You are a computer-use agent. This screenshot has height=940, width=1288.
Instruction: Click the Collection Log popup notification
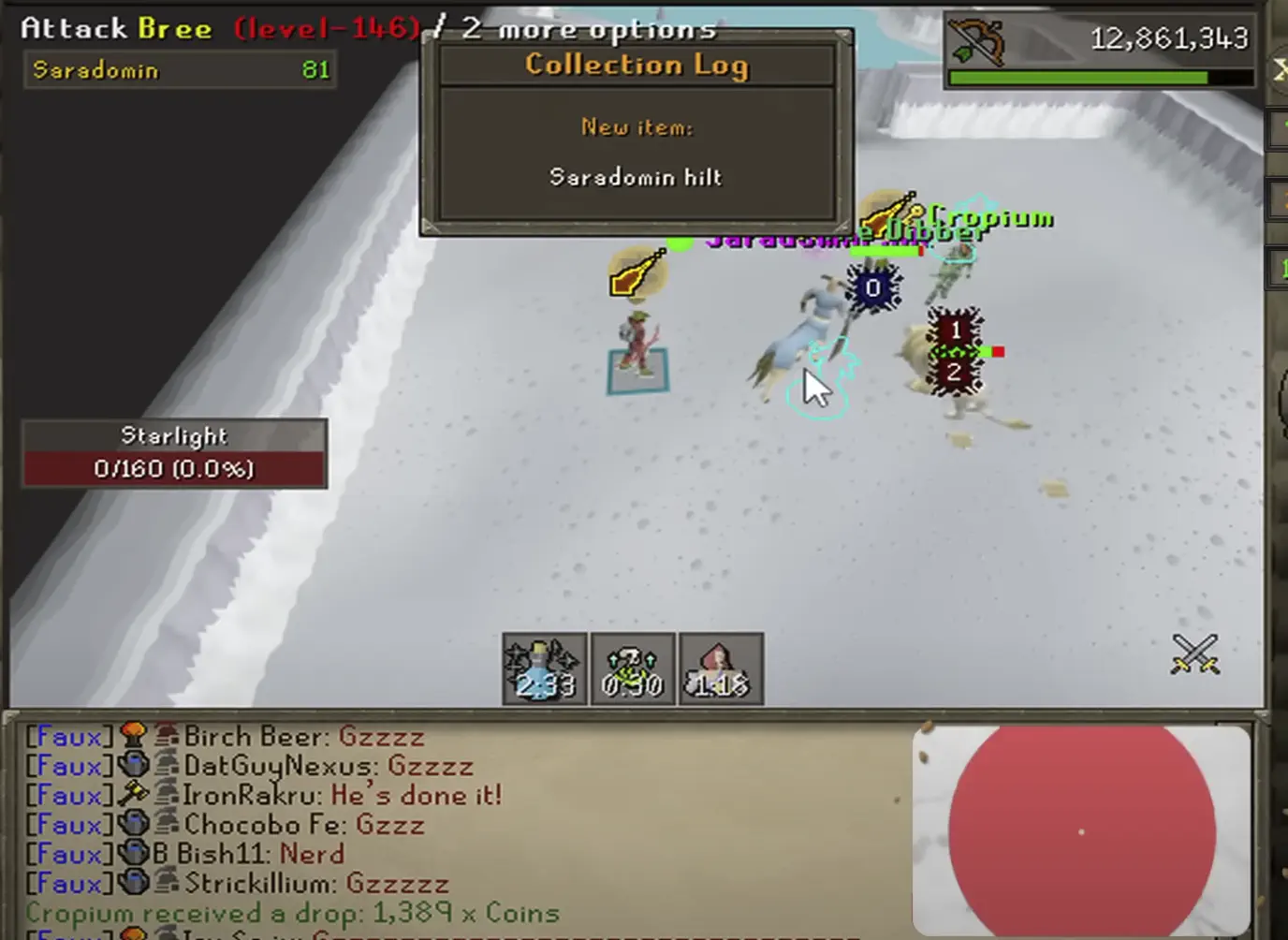point(637,131)
